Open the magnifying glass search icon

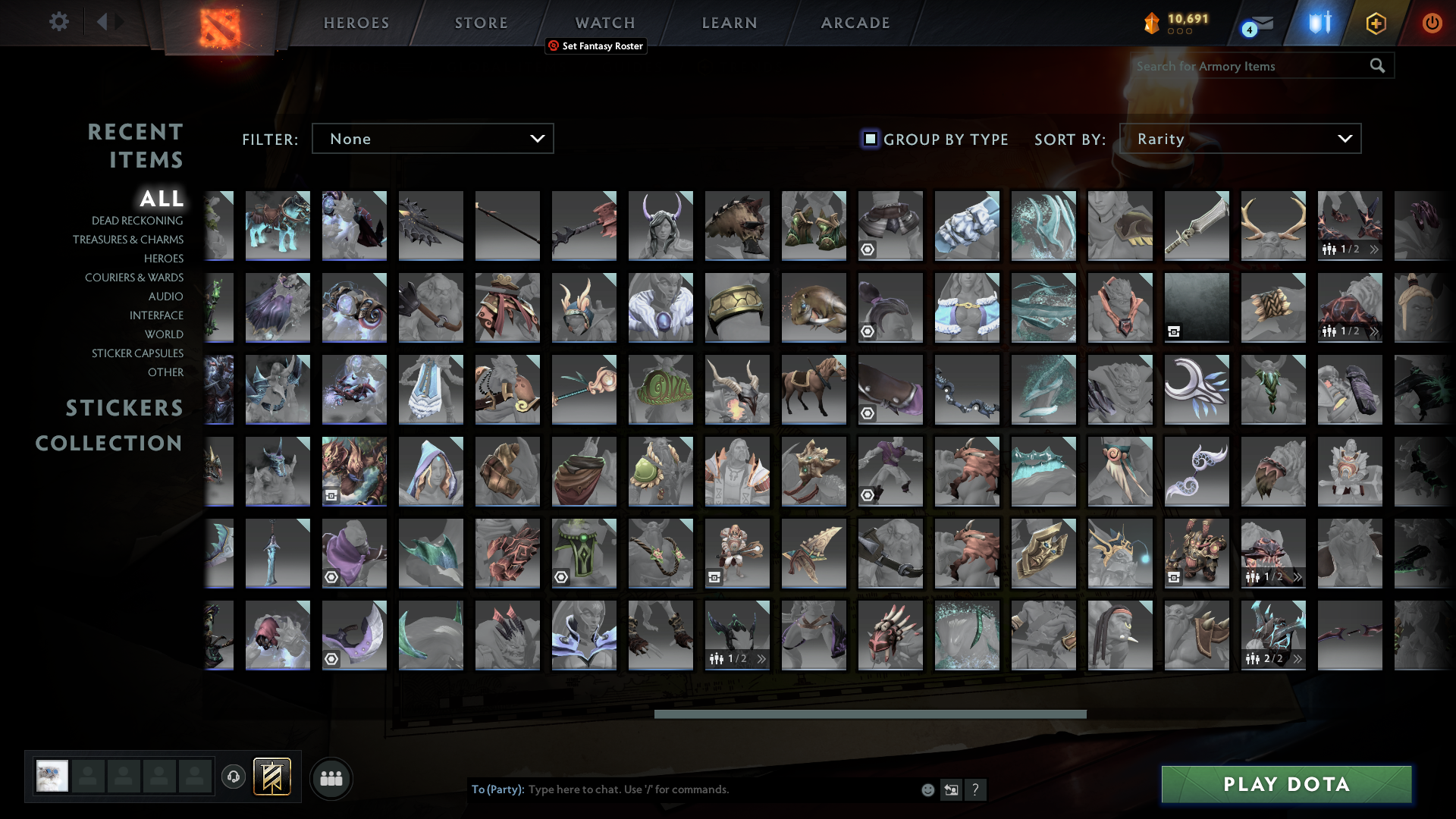click(1376, 66)
